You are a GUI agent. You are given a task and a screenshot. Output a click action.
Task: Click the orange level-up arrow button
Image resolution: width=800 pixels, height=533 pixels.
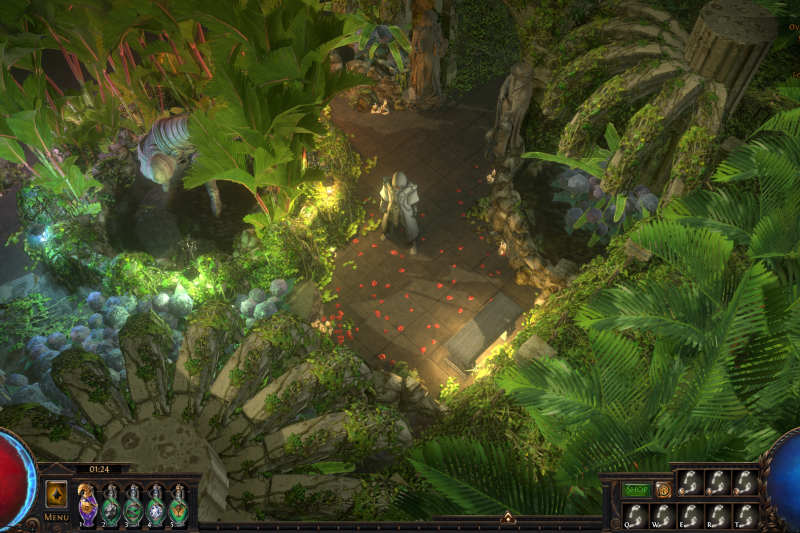(x=56, y=495)
